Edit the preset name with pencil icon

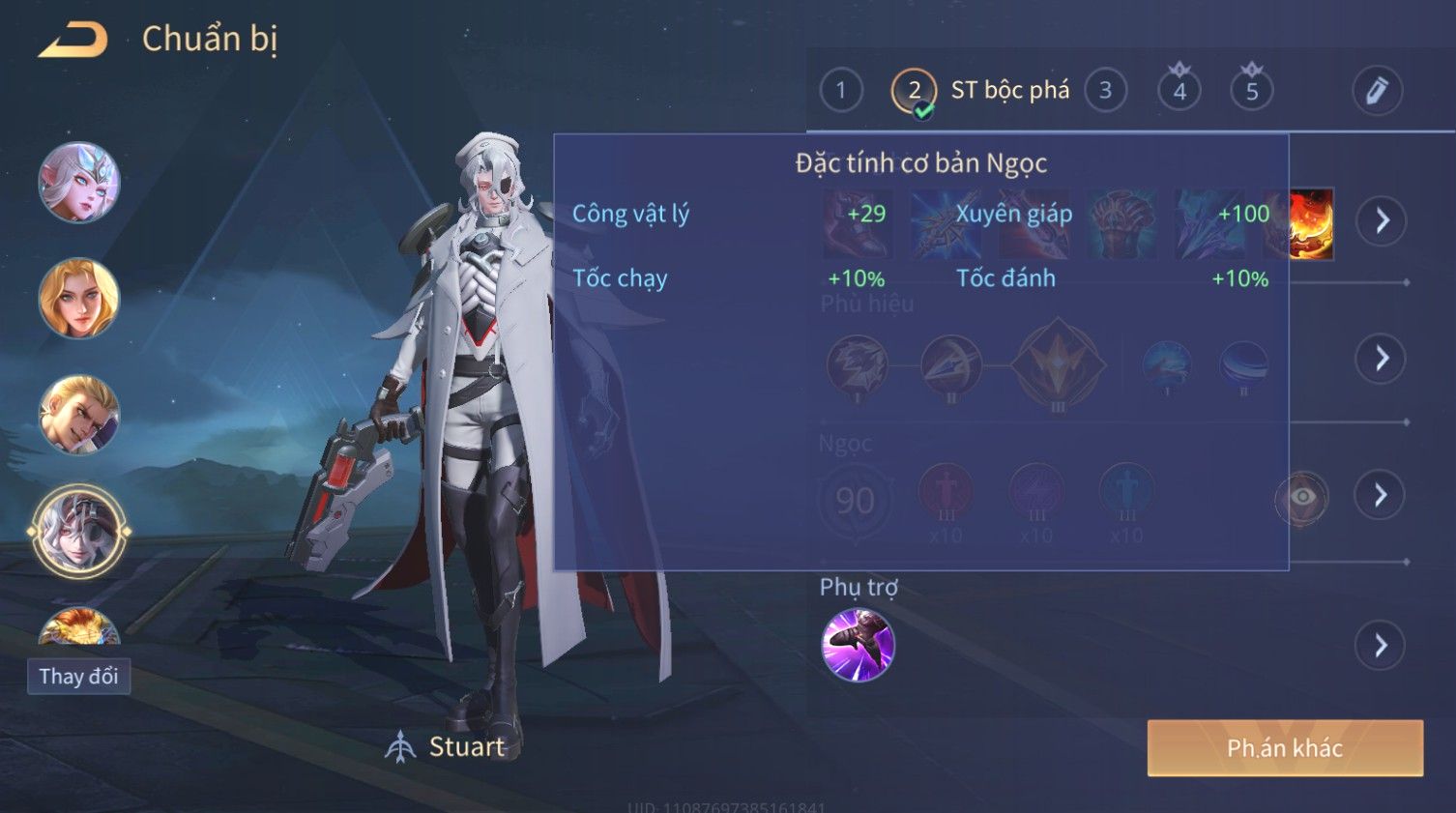[x=1376, y=91]
